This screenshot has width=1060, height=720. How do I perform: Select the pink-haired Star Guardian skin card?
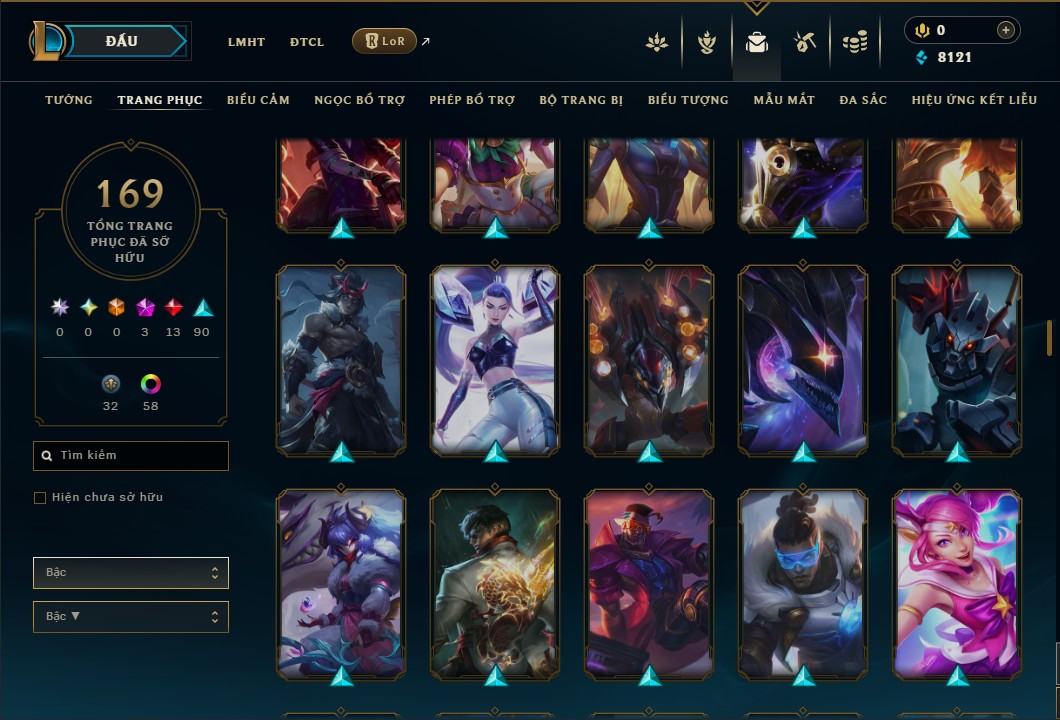[957, 584]
